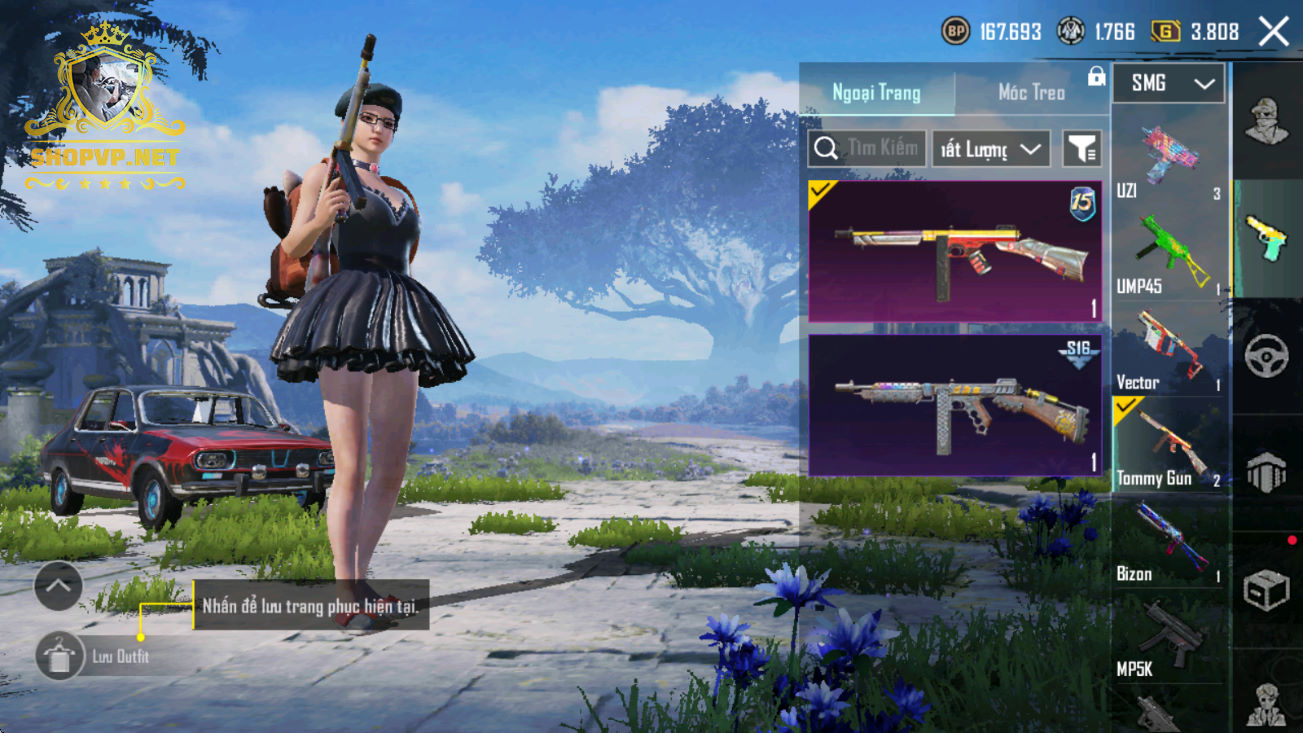Screen dimensions: 1303x733
Task: Close the inventory screen with X
Action: pos(1273,32)
